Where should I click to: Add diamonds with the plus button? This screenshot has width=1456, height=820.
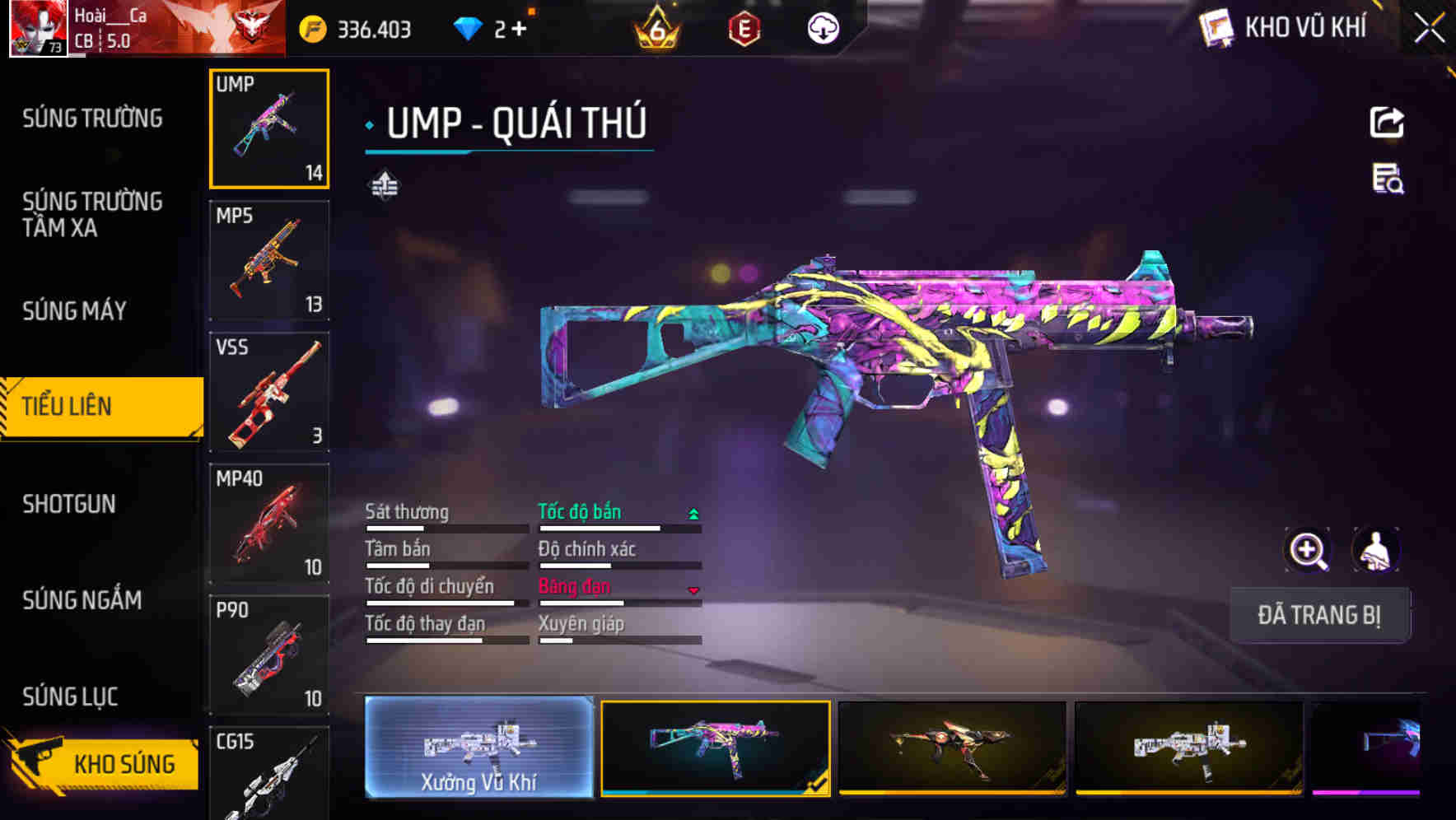point(519,30)
